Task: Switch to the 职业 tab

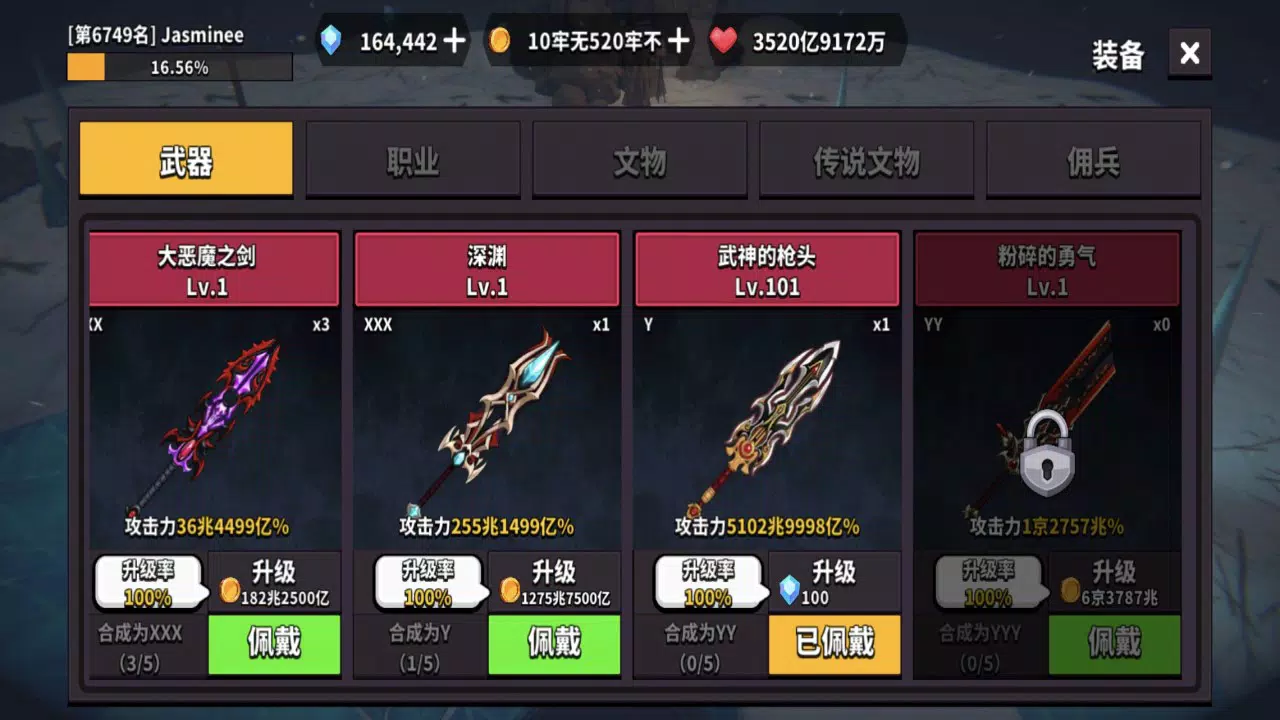Action: coord(412,160)
